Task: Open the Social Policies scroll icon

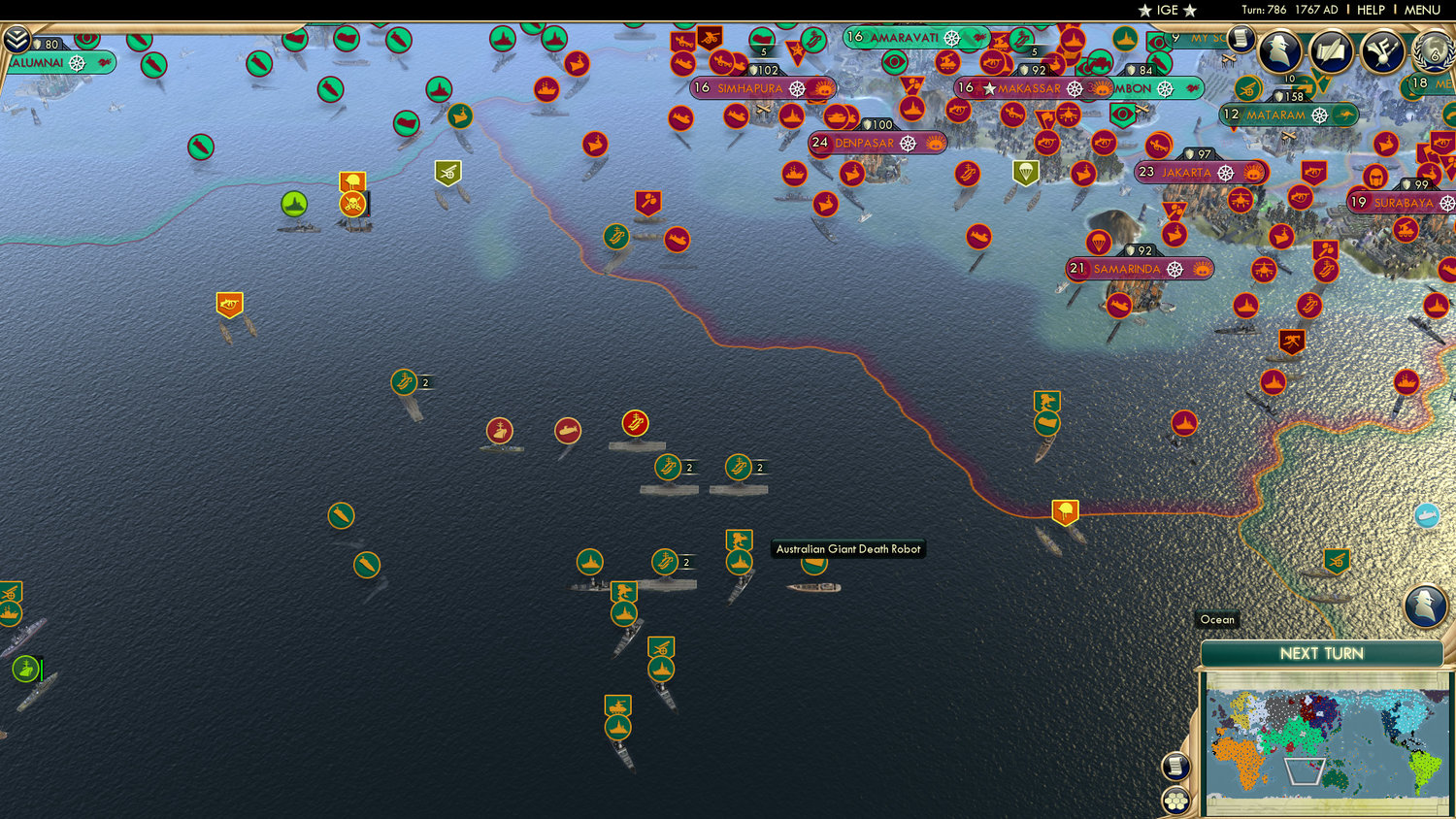Action: point(1331,50)
